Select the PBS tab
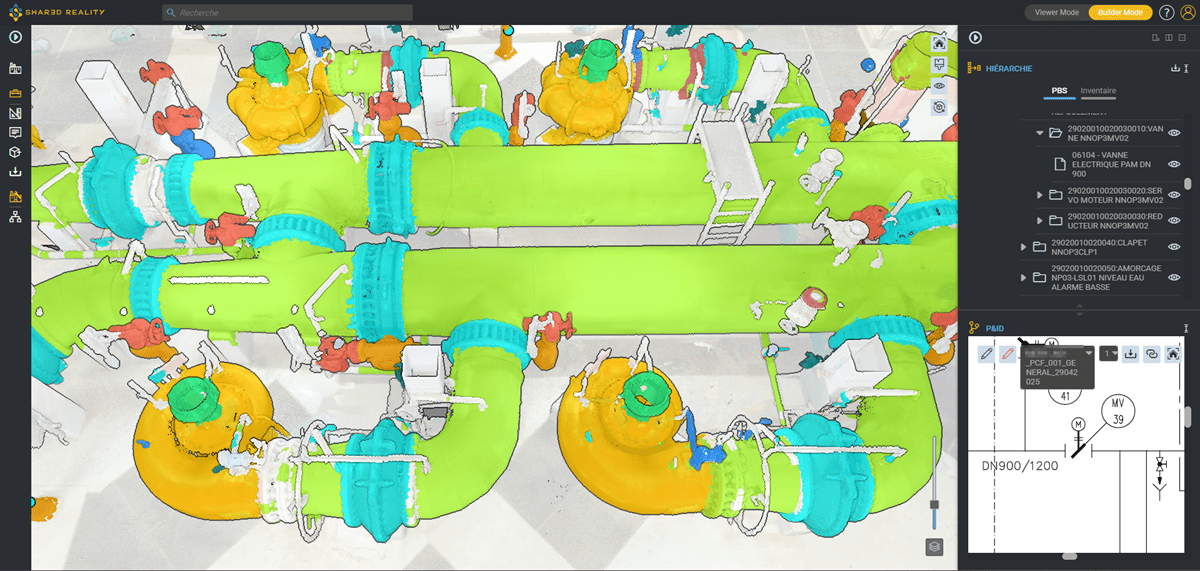The width and height of the screenshot is (1200, 571). coord(1059,91)
